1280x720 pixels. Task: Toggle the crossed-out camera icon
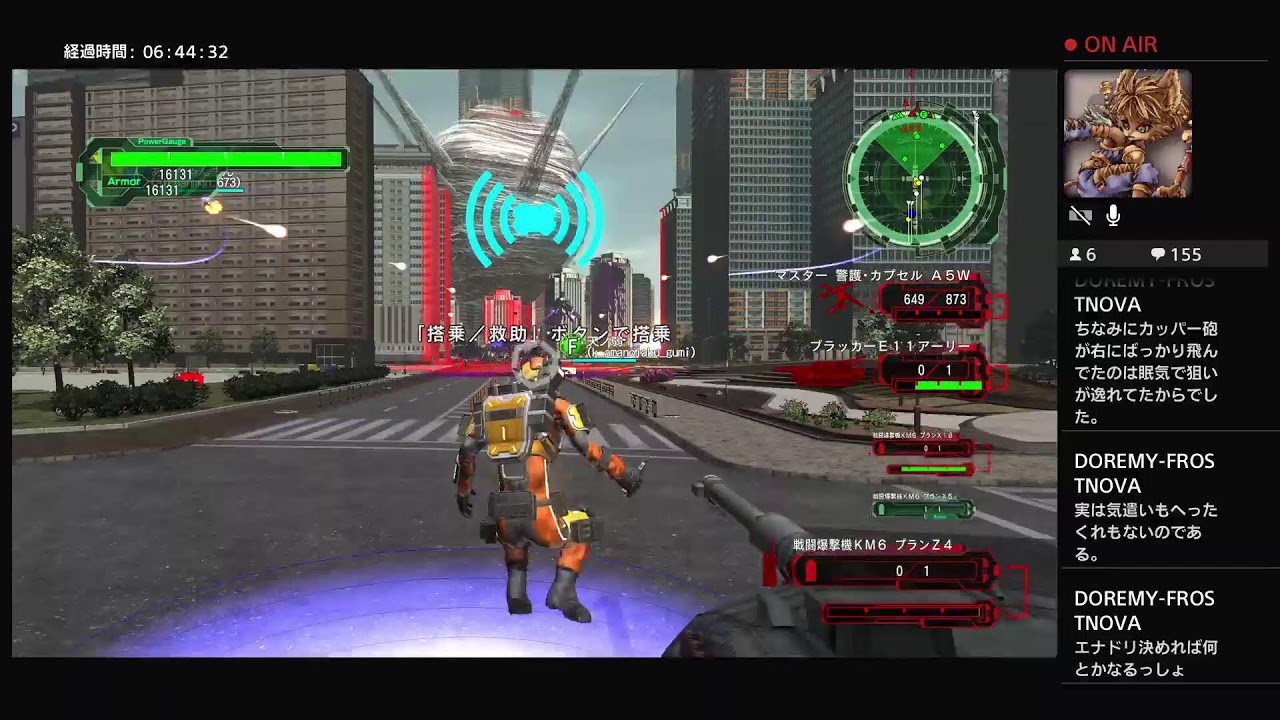click(x=1080, y=215)
